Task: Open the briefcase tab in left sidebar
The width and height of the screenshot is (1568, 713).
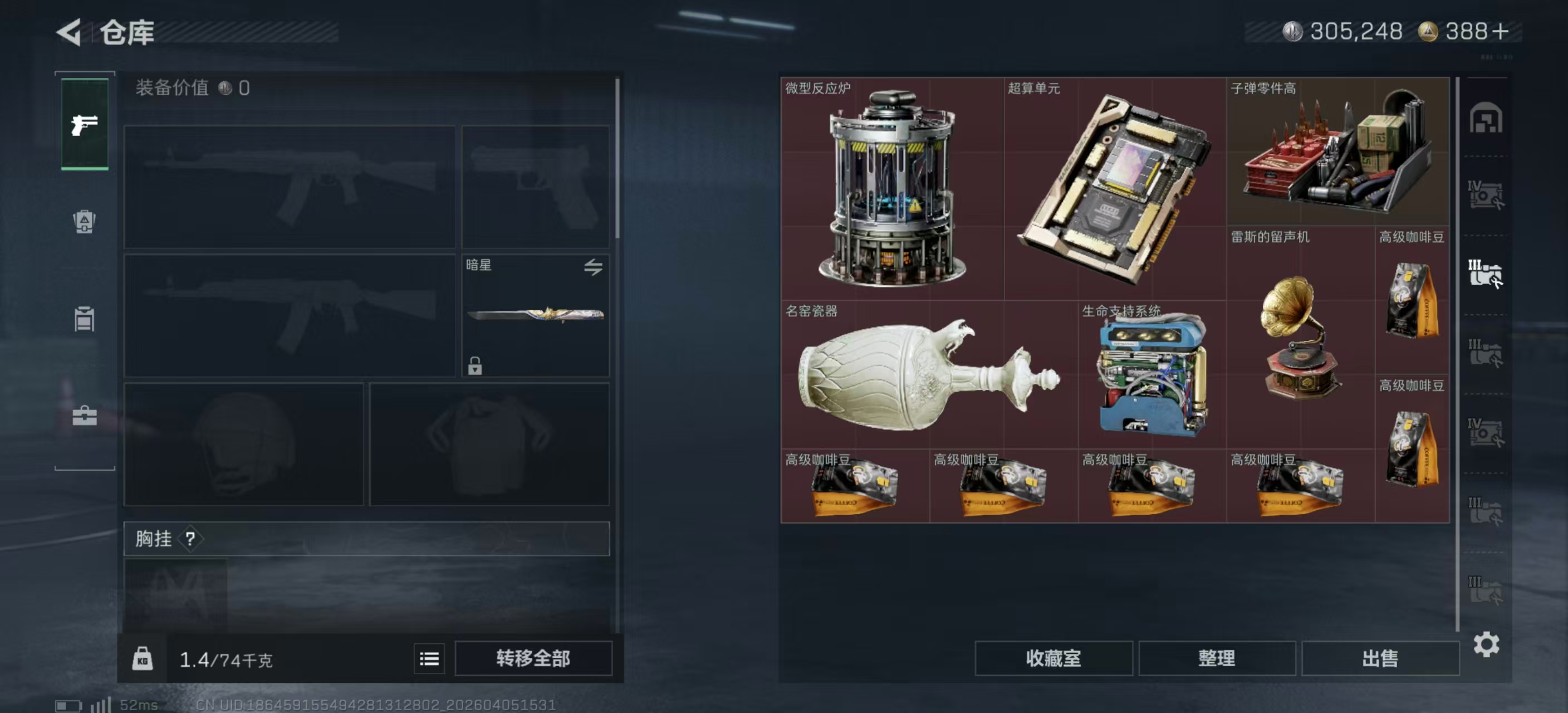Action: tap(85, 416)
